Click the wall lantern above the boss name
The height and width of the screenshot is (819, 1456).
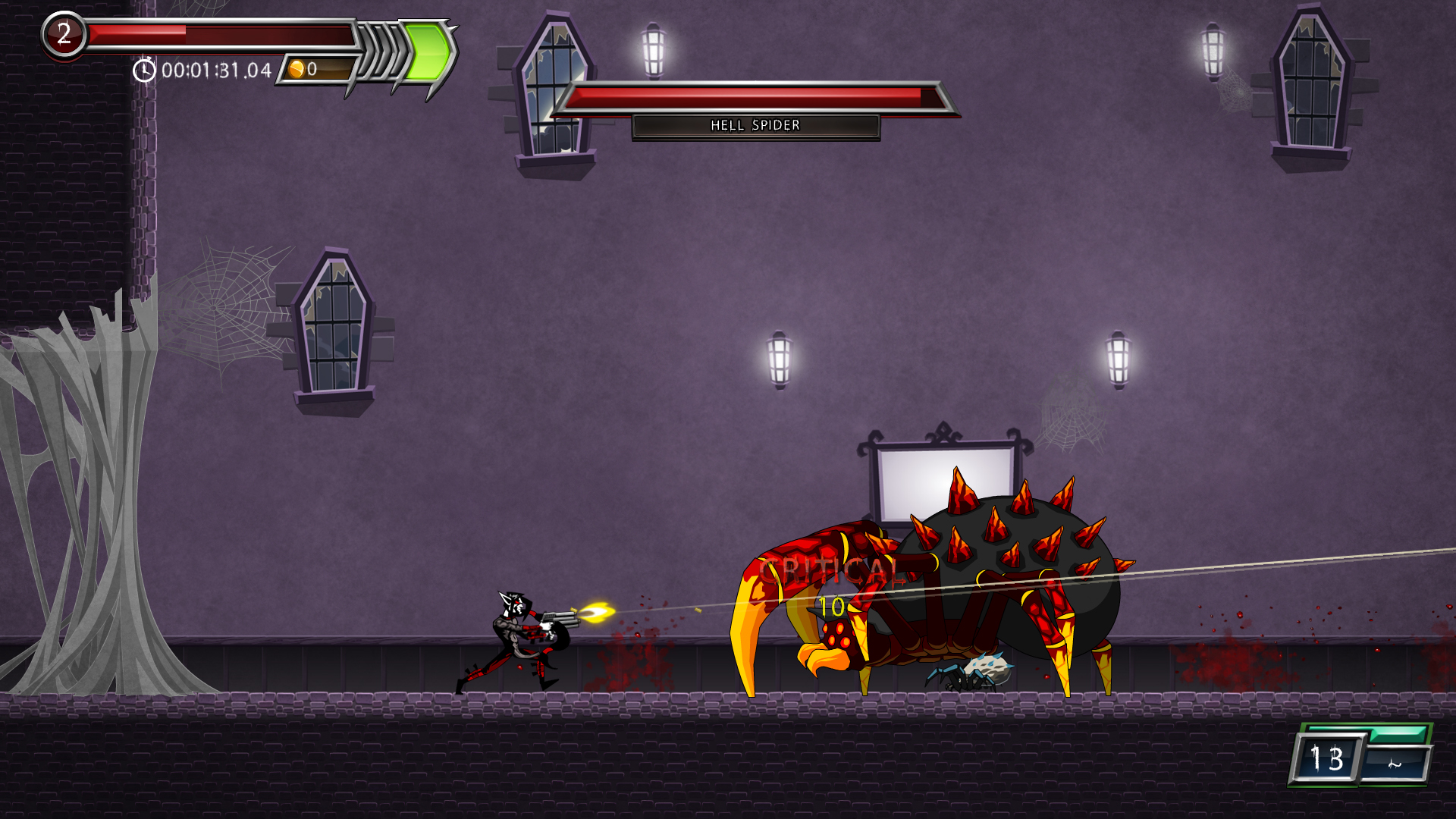[x=653, y=50]
